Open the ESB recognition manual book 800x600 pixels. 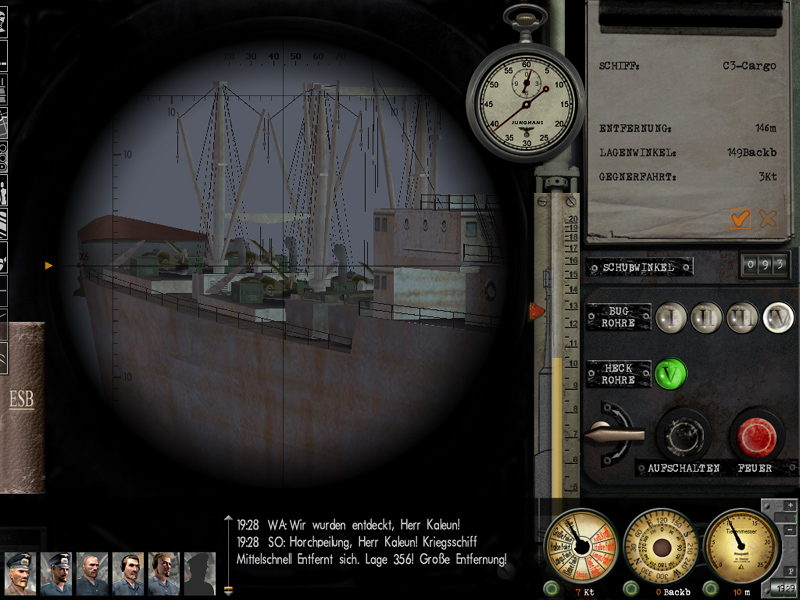tap(22, 404)
